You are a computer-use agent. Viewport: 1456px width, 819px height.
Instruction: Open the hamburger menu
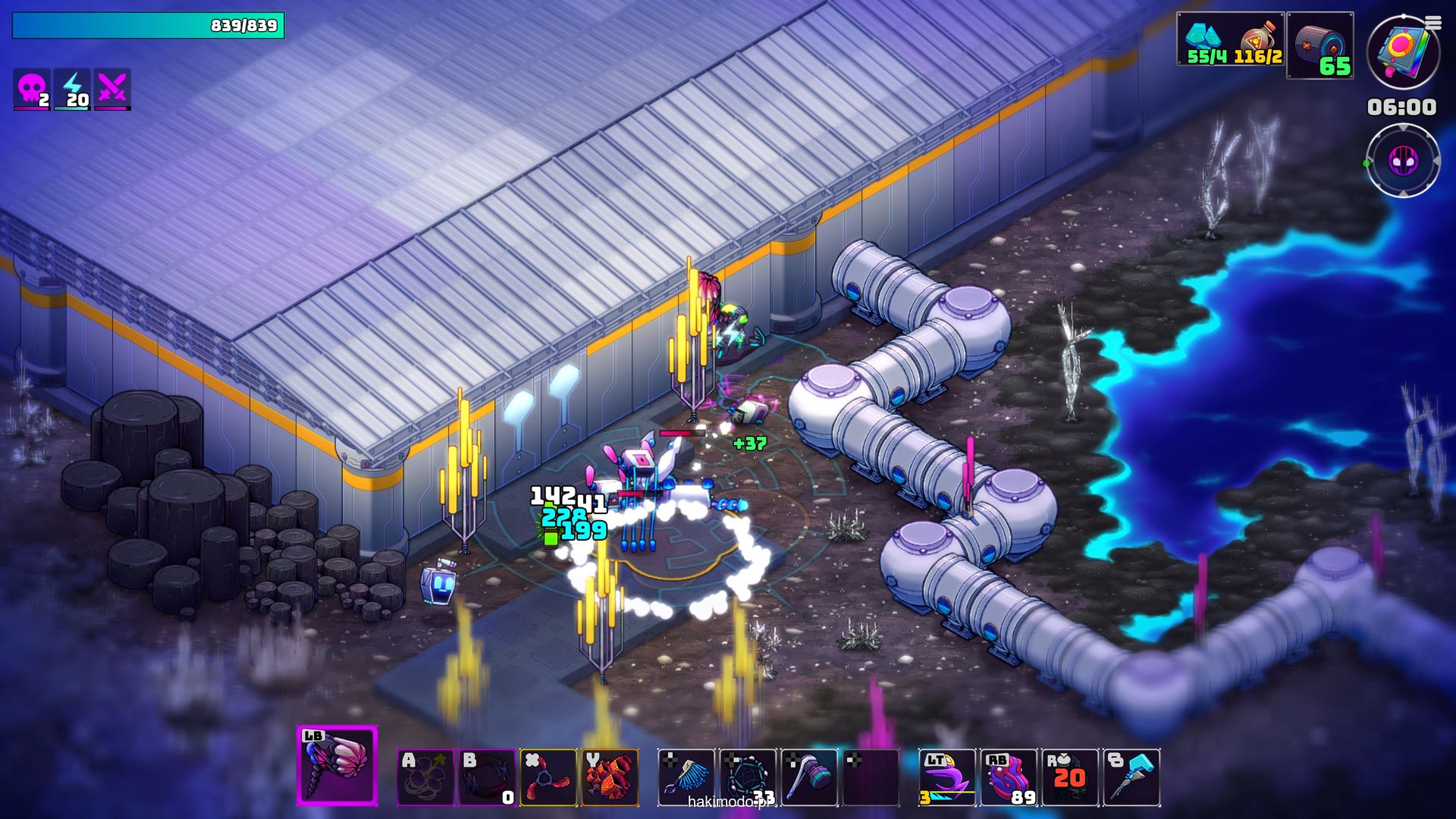1433,23
